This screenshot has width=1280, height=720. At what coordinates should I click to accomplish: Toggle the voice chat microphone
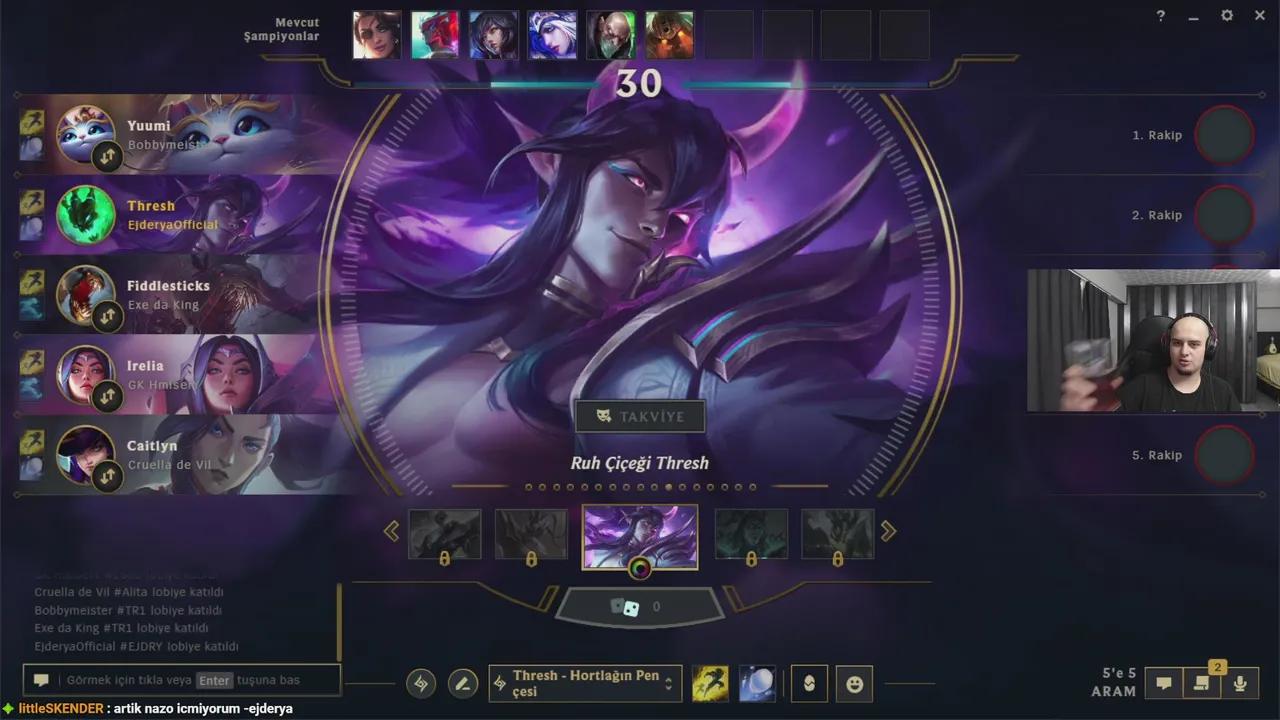coord(1242,683)
